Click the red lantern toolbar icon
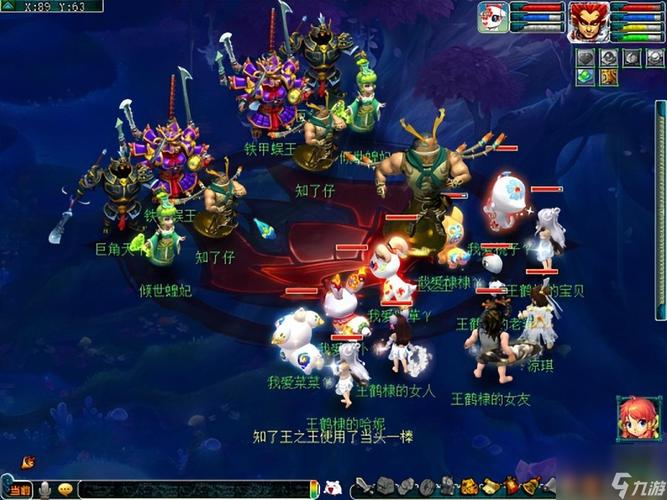This screenshot has width=667, height=500. click(x=513, y=487)
